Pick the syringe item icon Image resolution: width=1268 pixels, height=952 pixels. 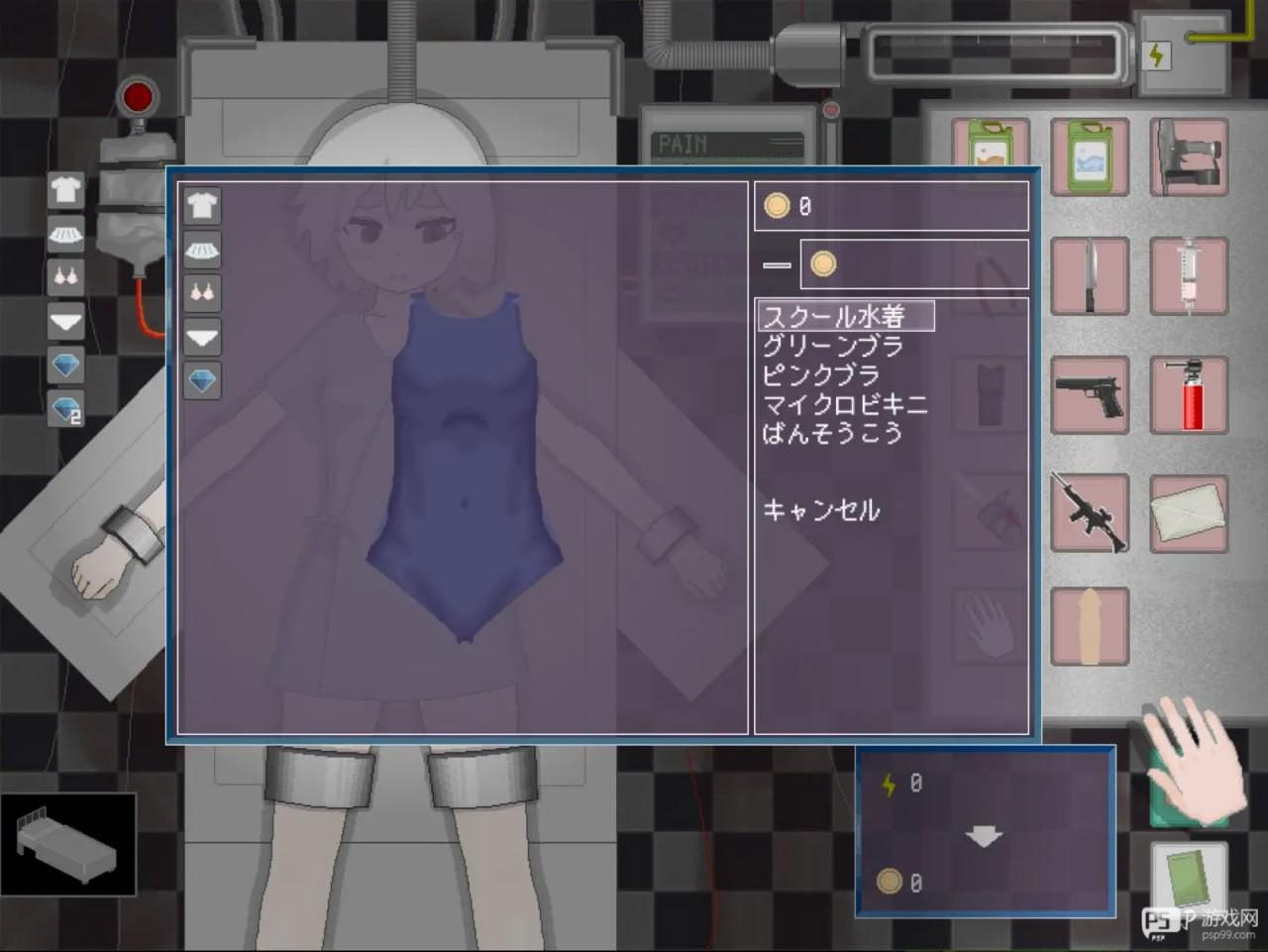tap(1189, 275)
